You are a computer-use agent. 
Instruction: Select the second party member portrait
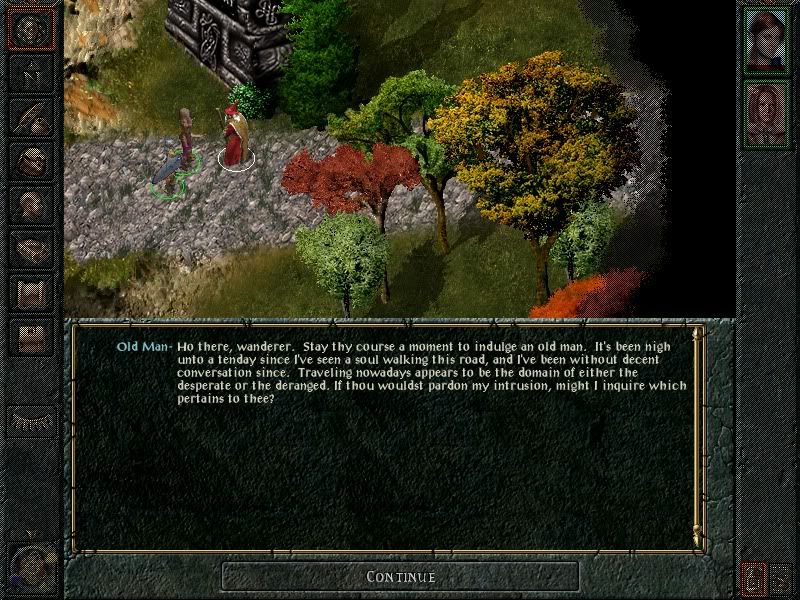[767, 113]
